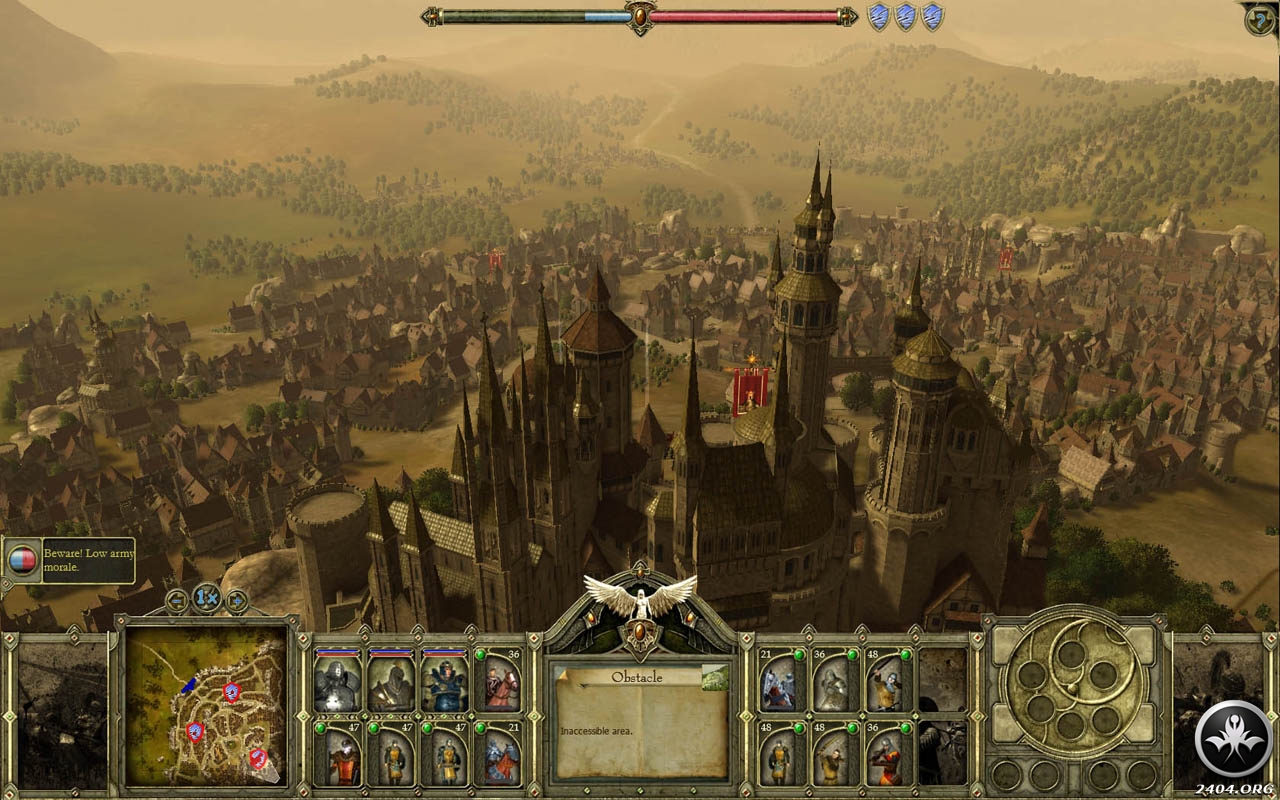Click the white eagle emblem above info panel

[x=640, y=598]
